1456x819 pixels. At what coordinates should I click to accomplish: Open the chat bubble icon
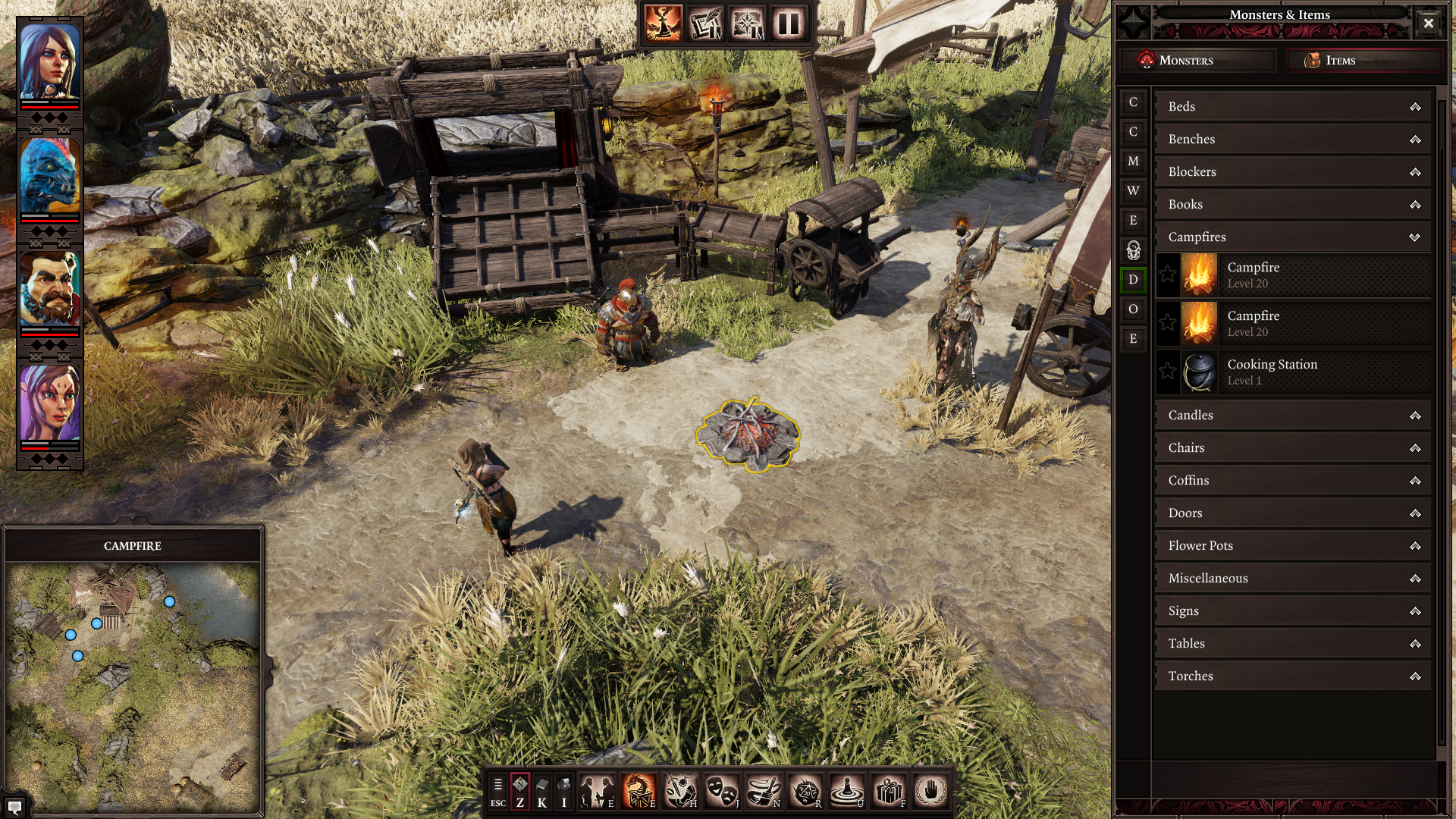pyautogui.click(x=14, y=806)
